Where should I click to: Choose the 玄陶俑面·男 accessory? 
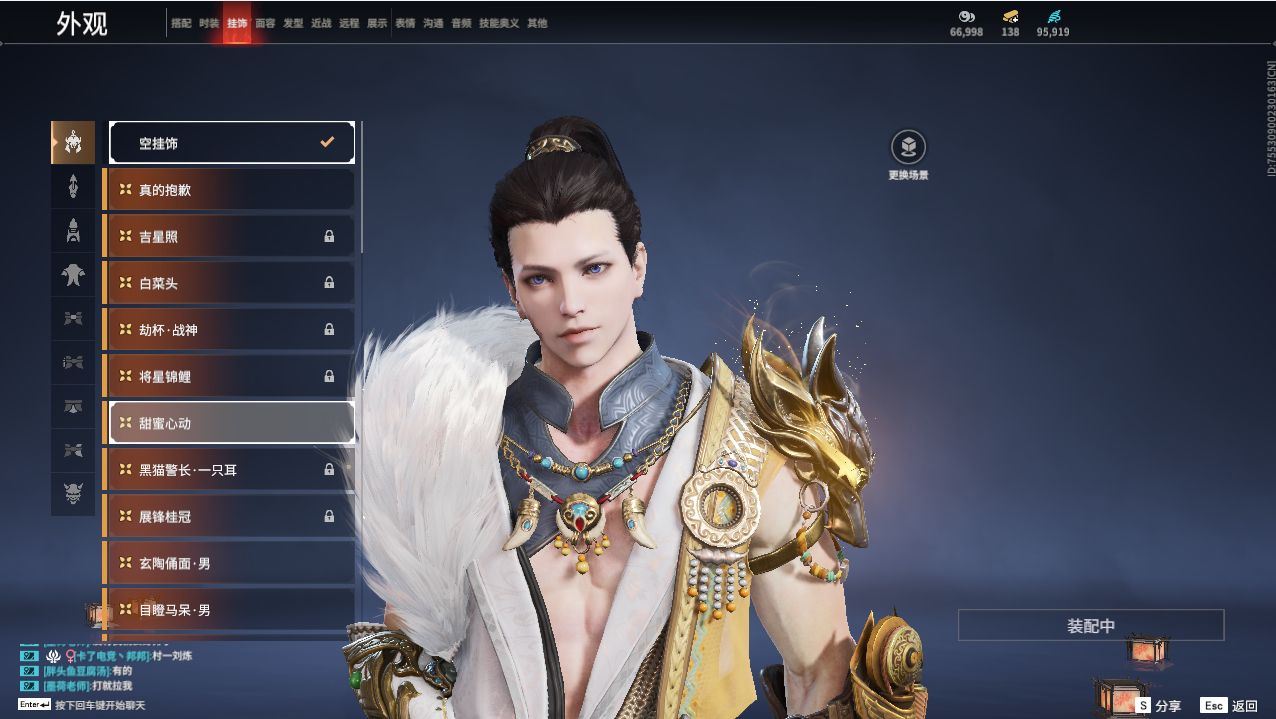[232, 564]
